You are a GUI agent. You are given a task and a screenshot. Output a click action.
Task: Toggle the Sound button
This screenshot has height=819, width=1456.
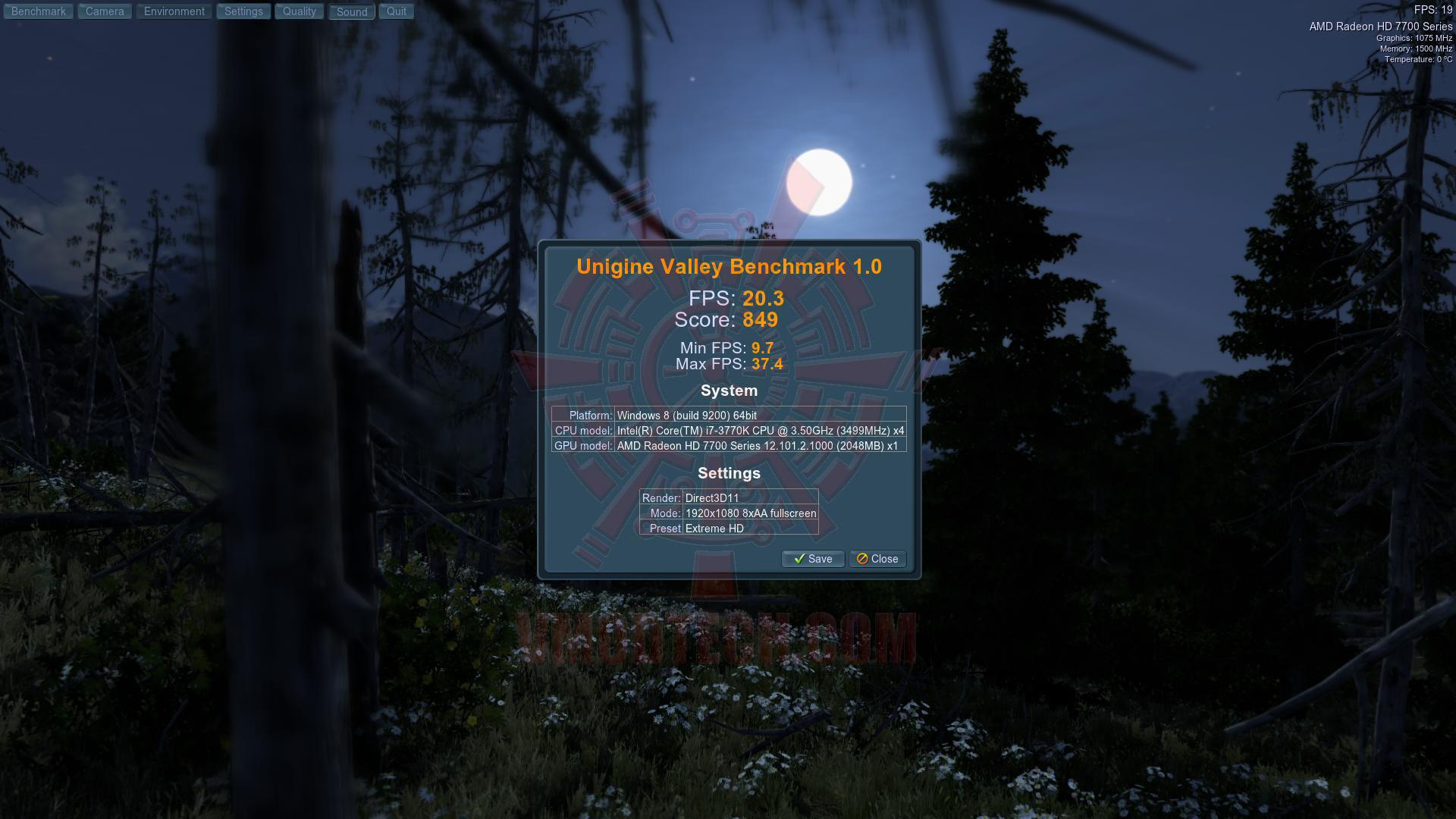click(x=352, y=11)
